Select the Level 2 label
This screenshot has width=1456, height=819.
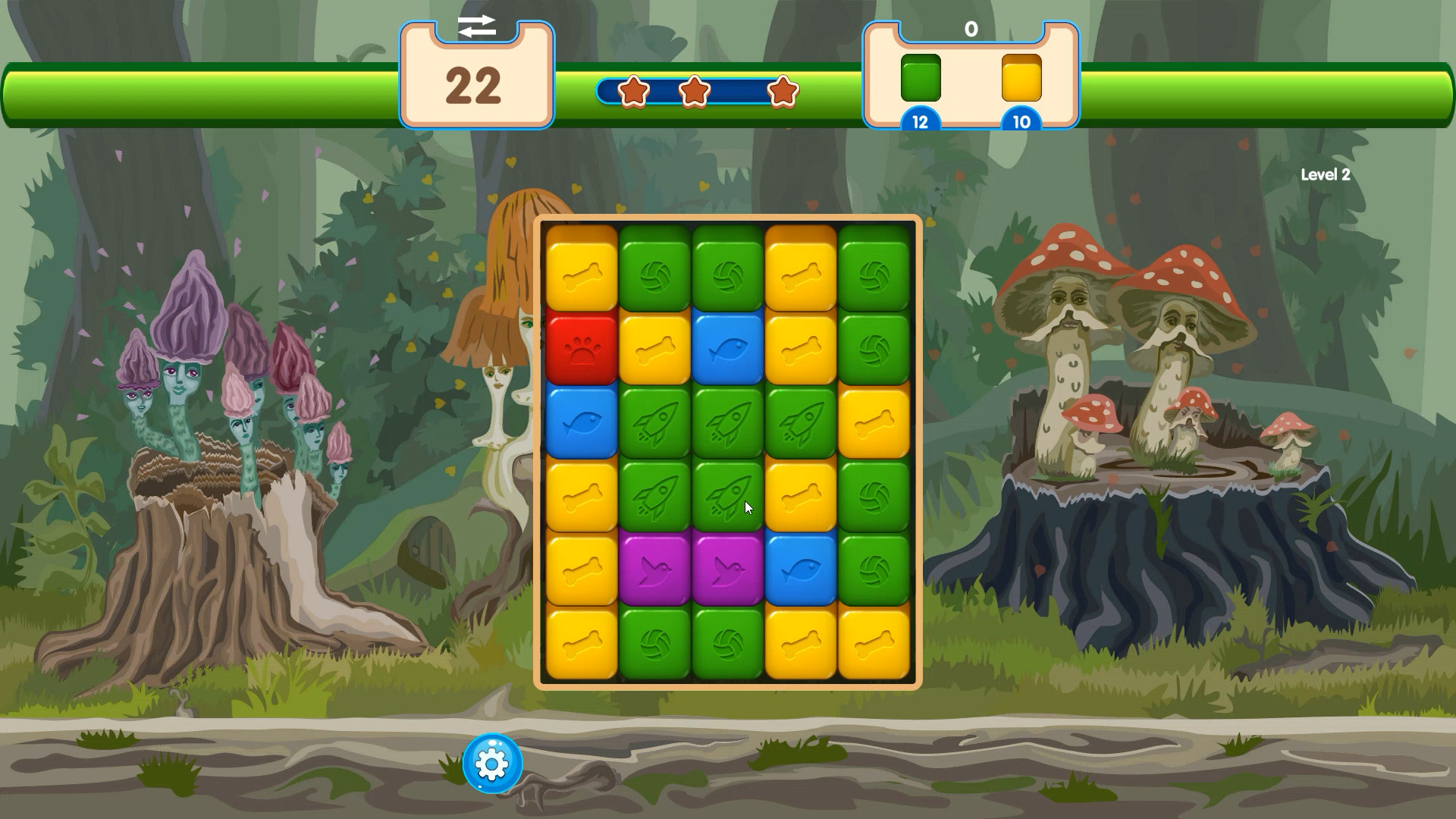click(1327, 174)
